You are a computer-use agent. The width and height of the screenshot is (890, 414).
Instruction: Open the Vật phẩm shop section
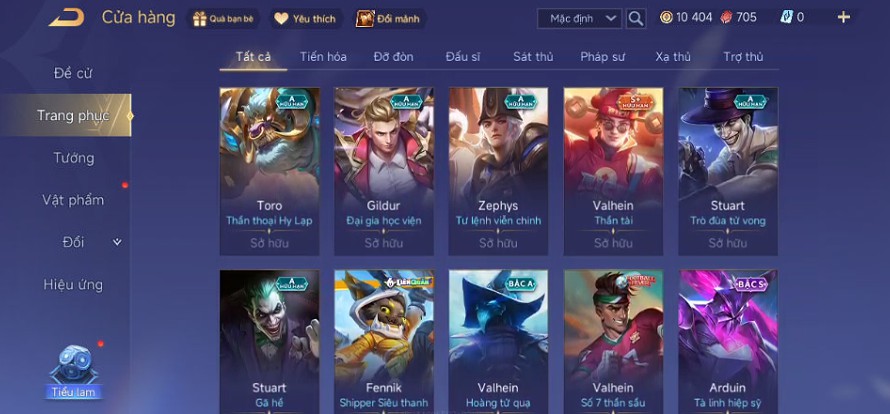tap(73, 200)
